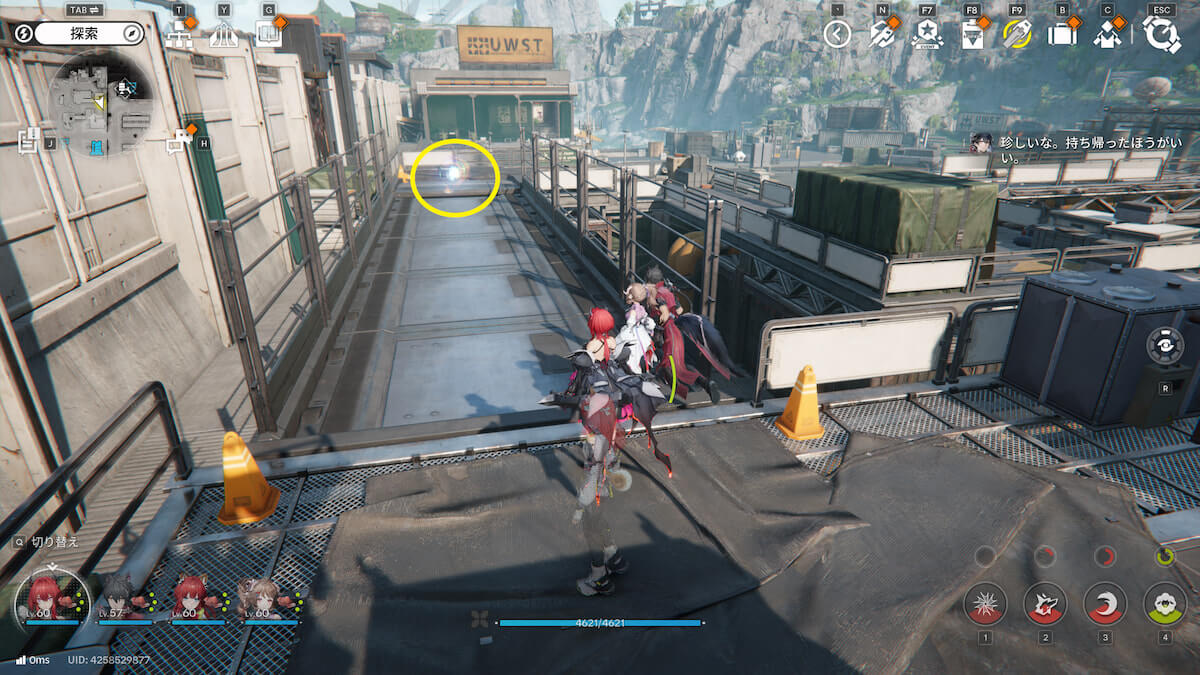Image resolution: width=1200 pixels, height=675 pixels.
Task: Open the org-chart network icon
Action: pyautogui.click(x=180, y=35)
